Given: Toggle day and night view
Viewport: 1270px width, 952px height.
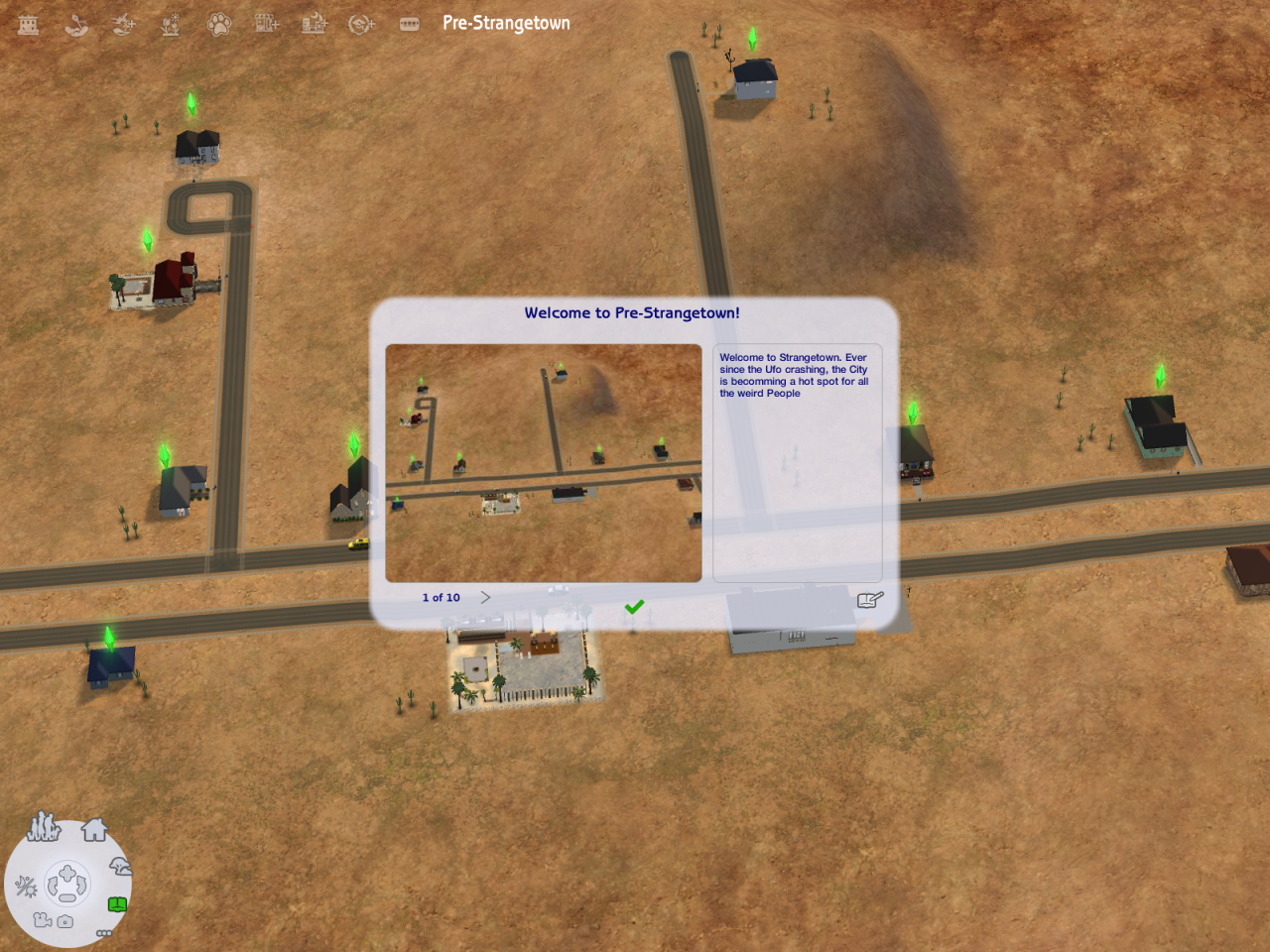Looking at the screenshot, I should click(x=26, y=886).
